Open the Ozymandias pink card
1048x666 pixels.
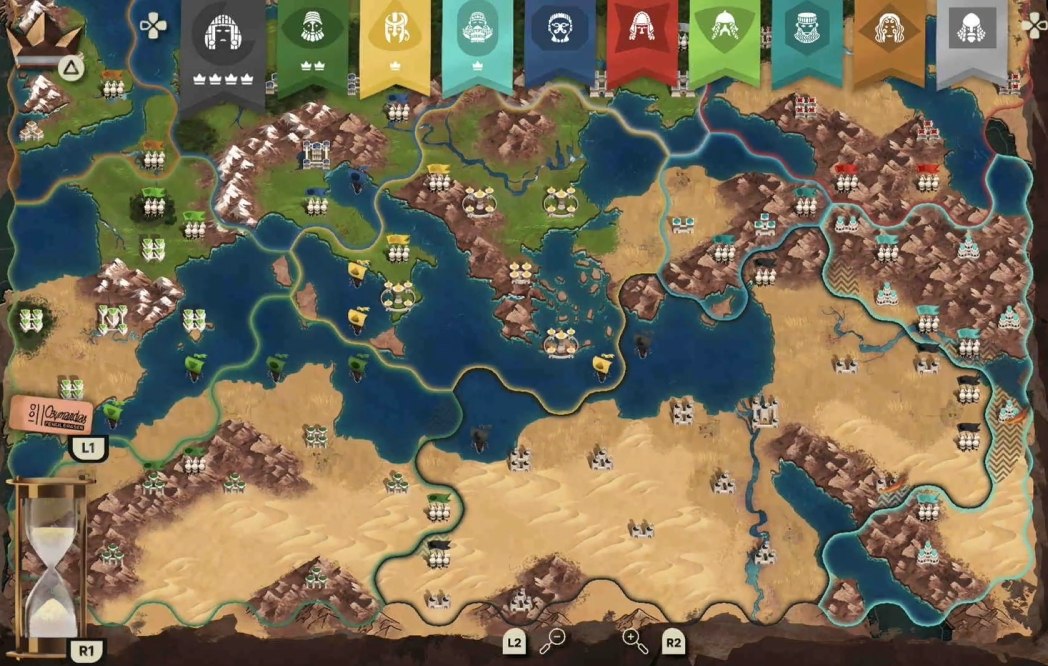51,413
